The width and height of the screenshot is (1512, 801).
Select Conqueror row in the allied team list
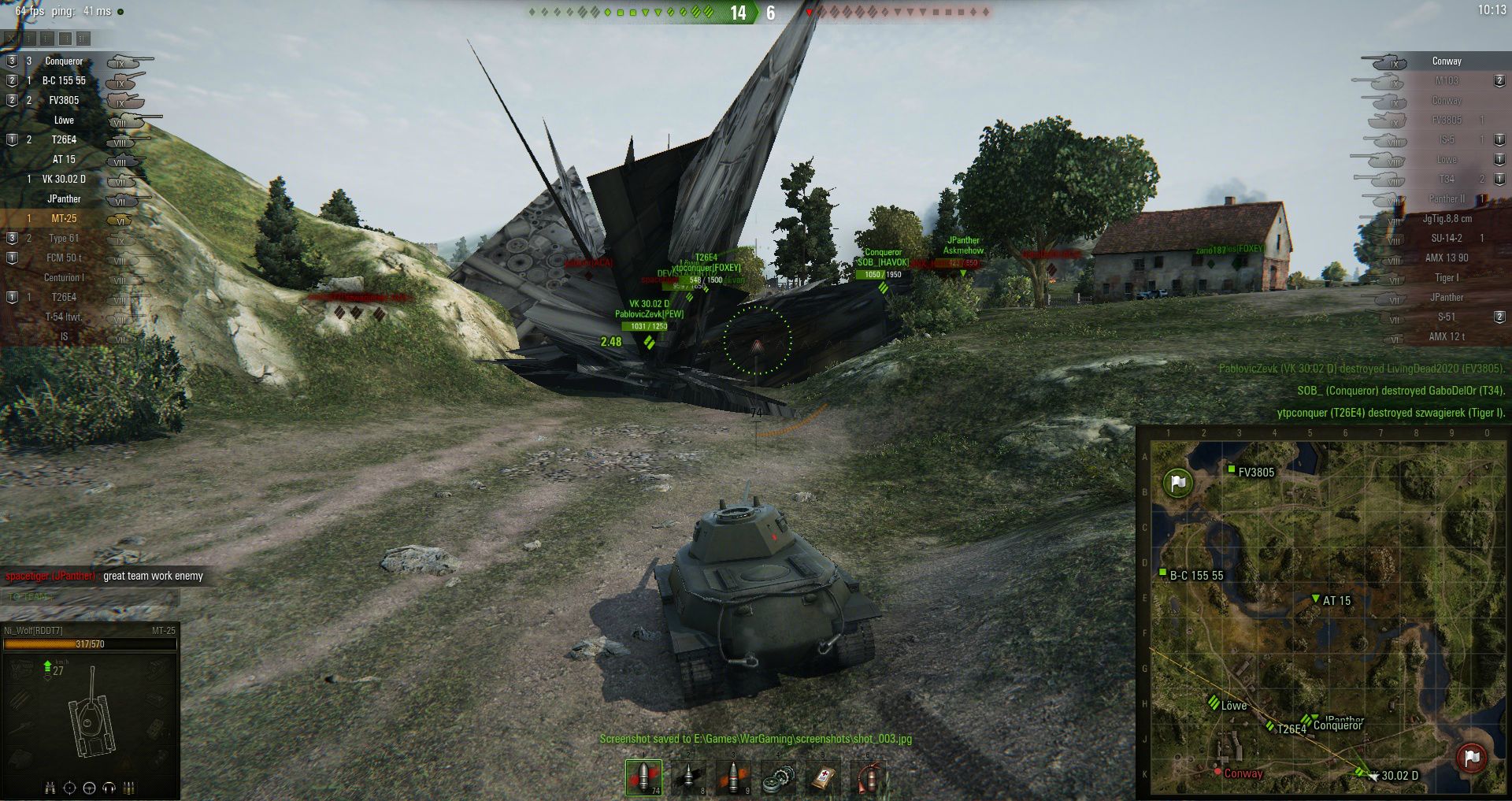pyautogui.click(x=64, y=61)
